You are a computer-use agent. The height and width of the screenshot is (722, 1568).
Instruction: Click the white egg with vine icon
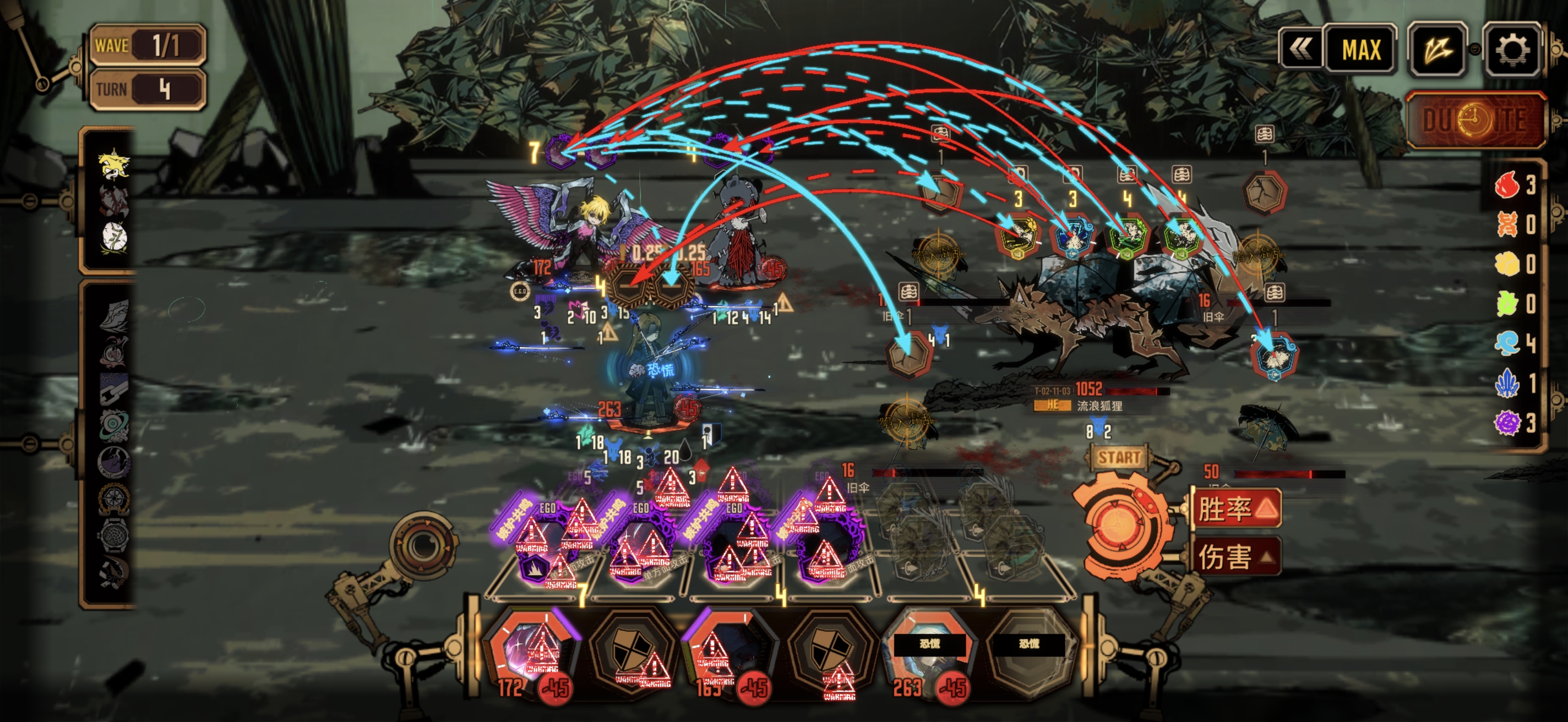pyautogui.click(x=114, y=237)
